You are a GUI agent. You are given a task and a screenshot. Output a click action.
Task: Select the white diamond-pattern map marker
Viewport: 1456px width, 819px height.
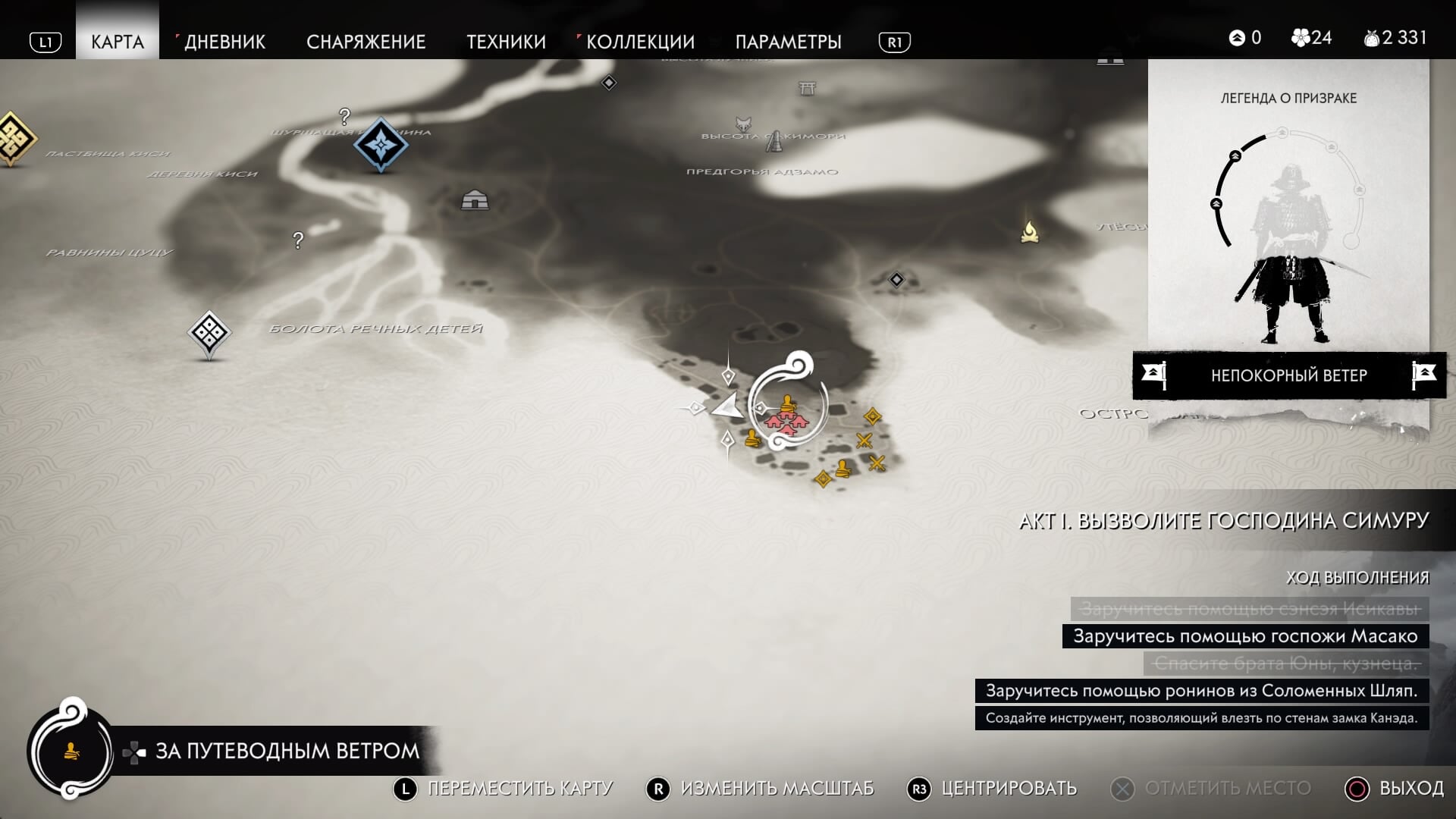[x=209, y=332]
